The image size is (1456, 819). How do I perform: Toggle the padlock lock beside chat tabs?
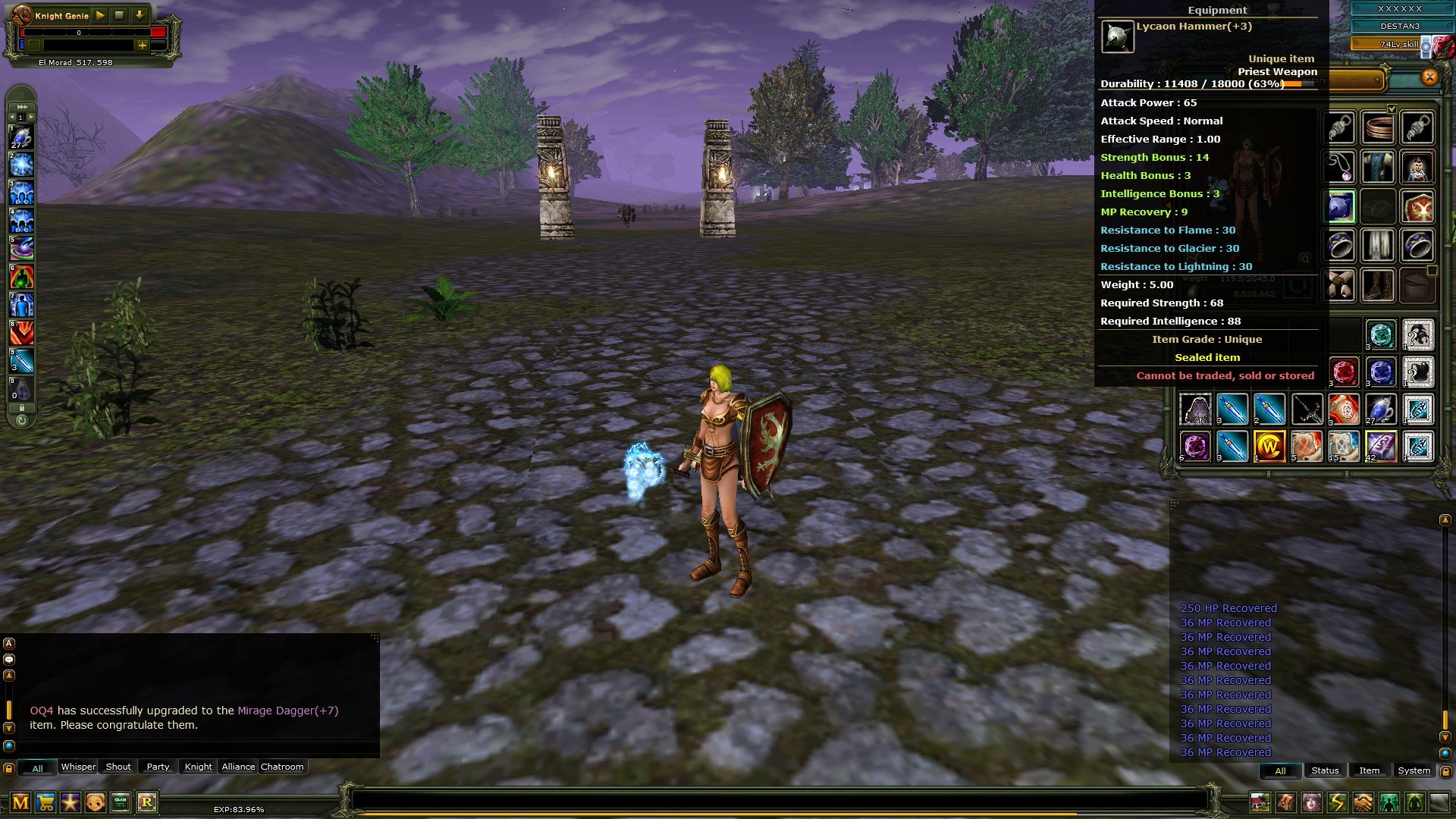point(8,768)
